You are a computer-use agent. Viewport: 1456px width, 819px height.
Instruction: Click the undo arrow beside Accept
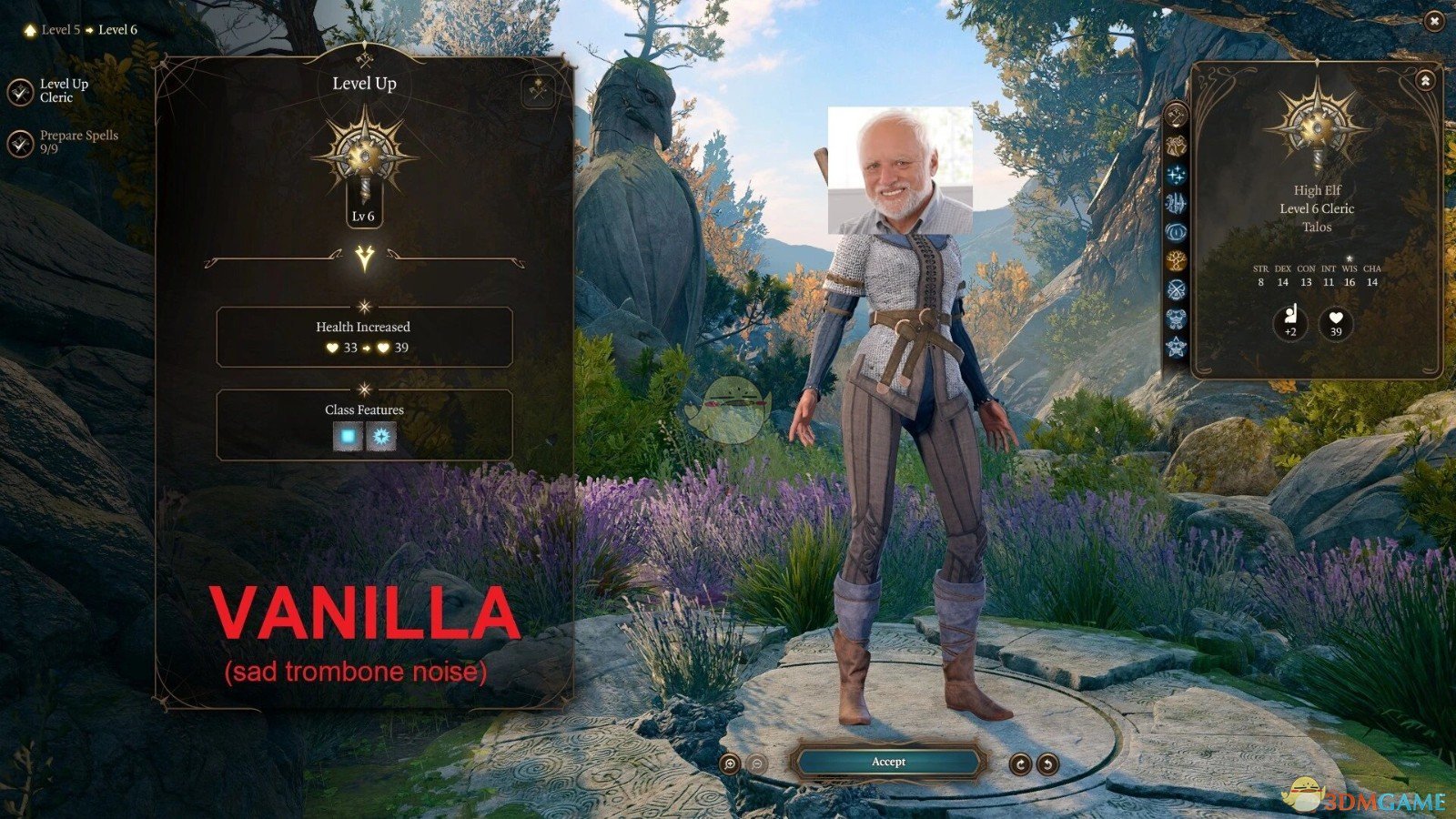(x=1047, y=763)
